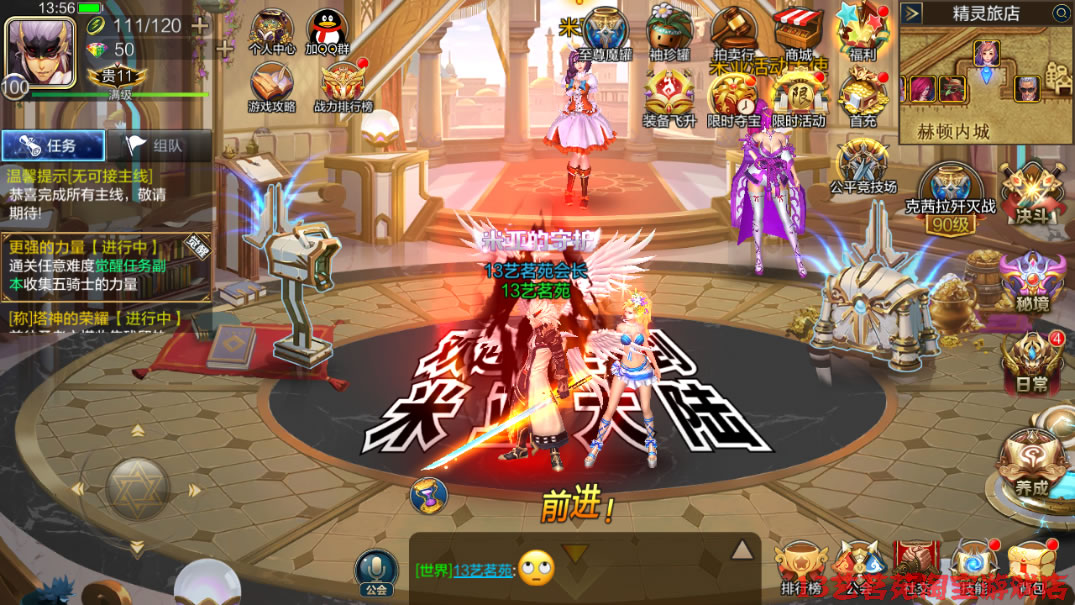Enter the 公平竞技场 fair arena

(862, 165)
